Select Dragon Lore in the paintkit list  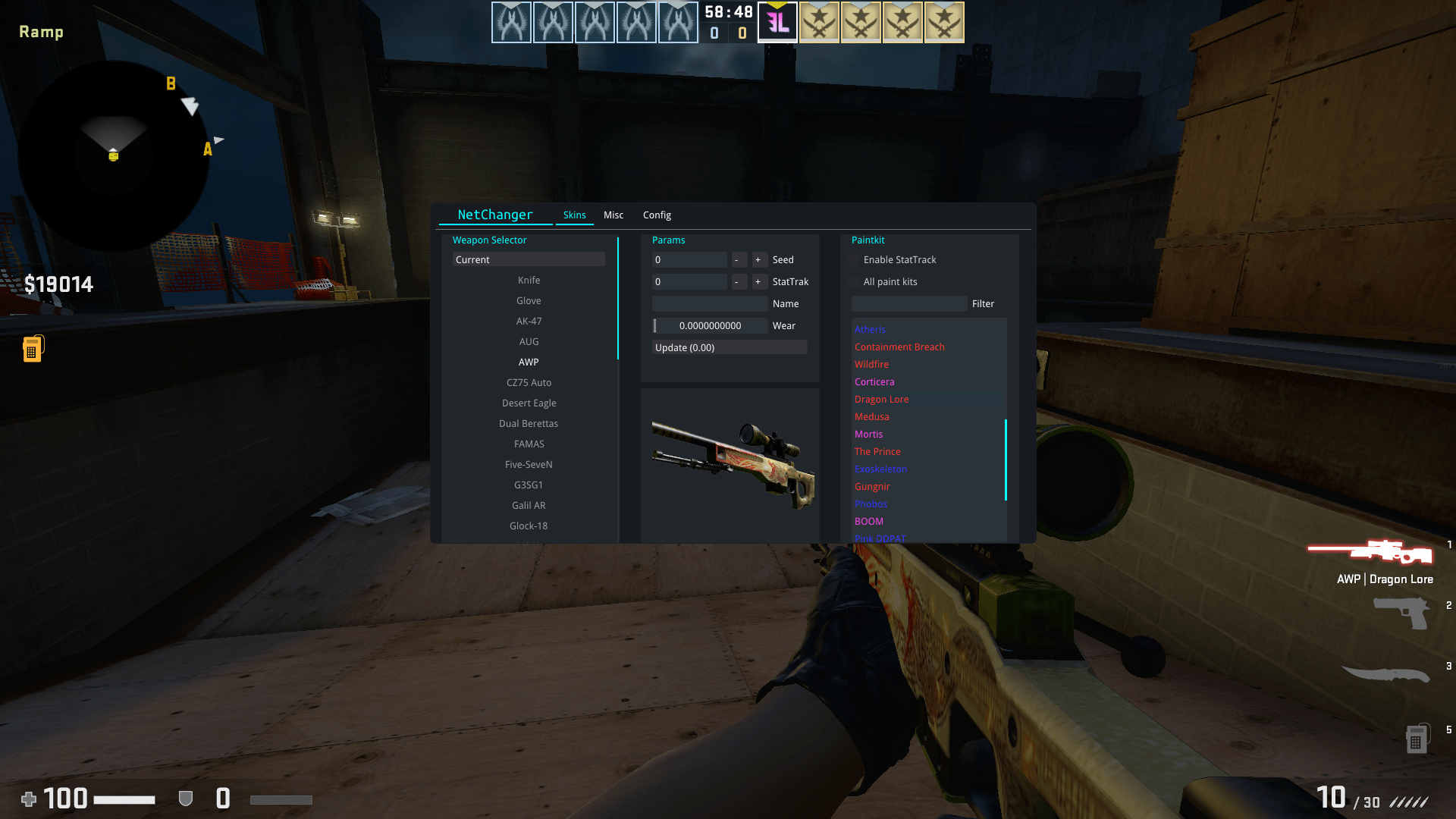tap(881, 399)
